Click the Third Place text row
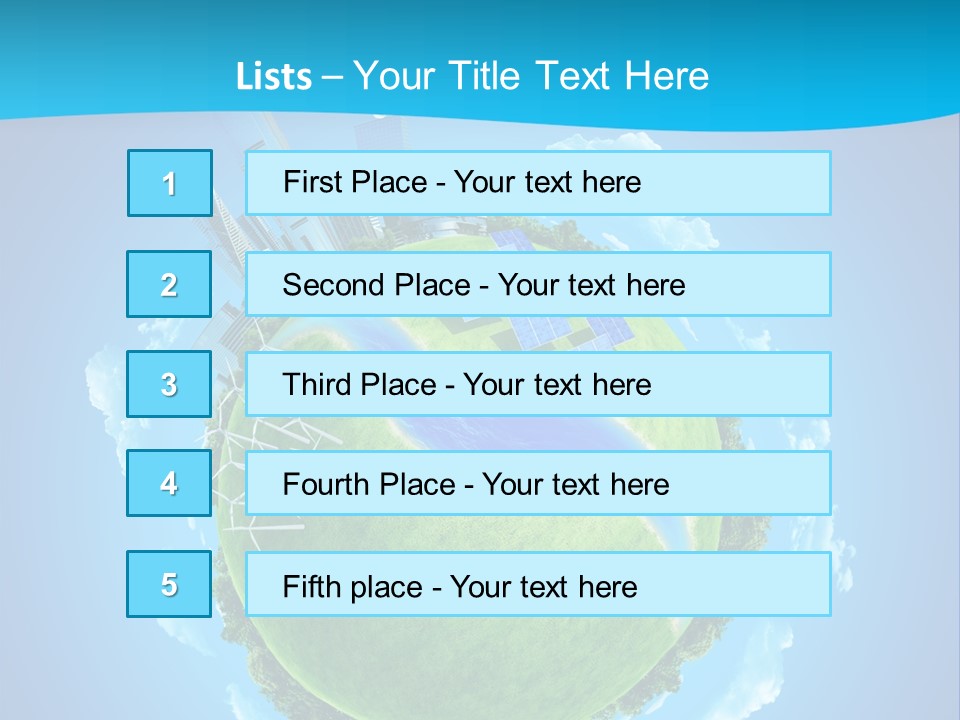Viewport: 960px width, 720px height. tap(538, 384)
